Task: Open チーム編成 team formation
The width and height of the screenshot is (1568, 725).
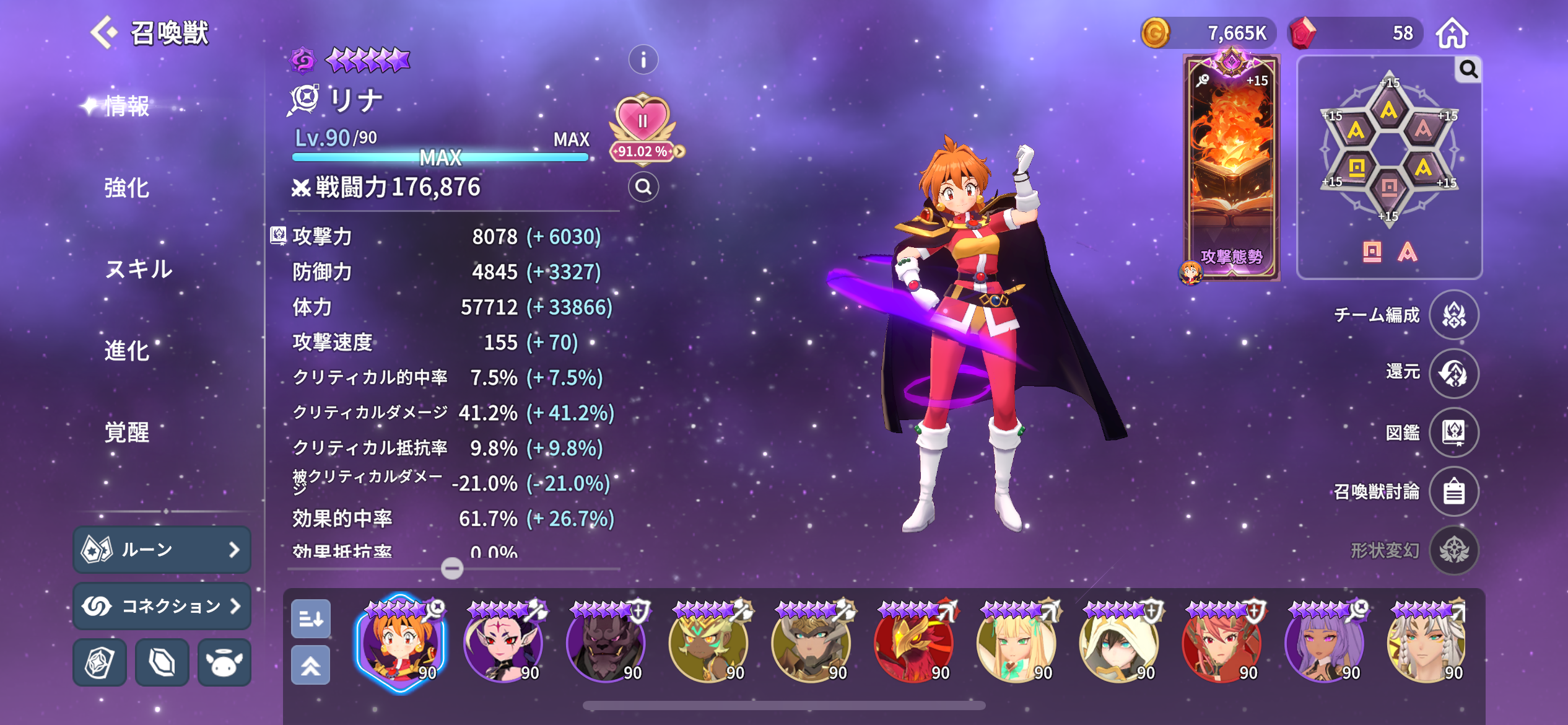Action: point(1453,315)
